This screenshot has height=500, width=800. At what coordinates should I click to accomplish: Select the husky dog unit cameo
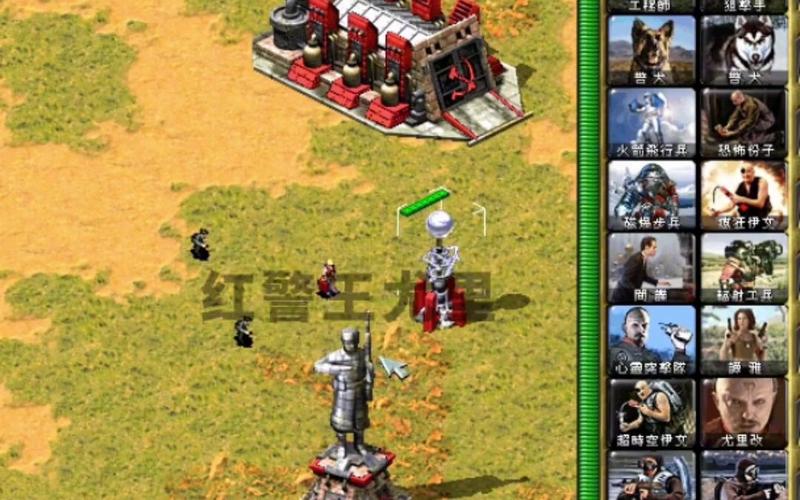point(743,49)
